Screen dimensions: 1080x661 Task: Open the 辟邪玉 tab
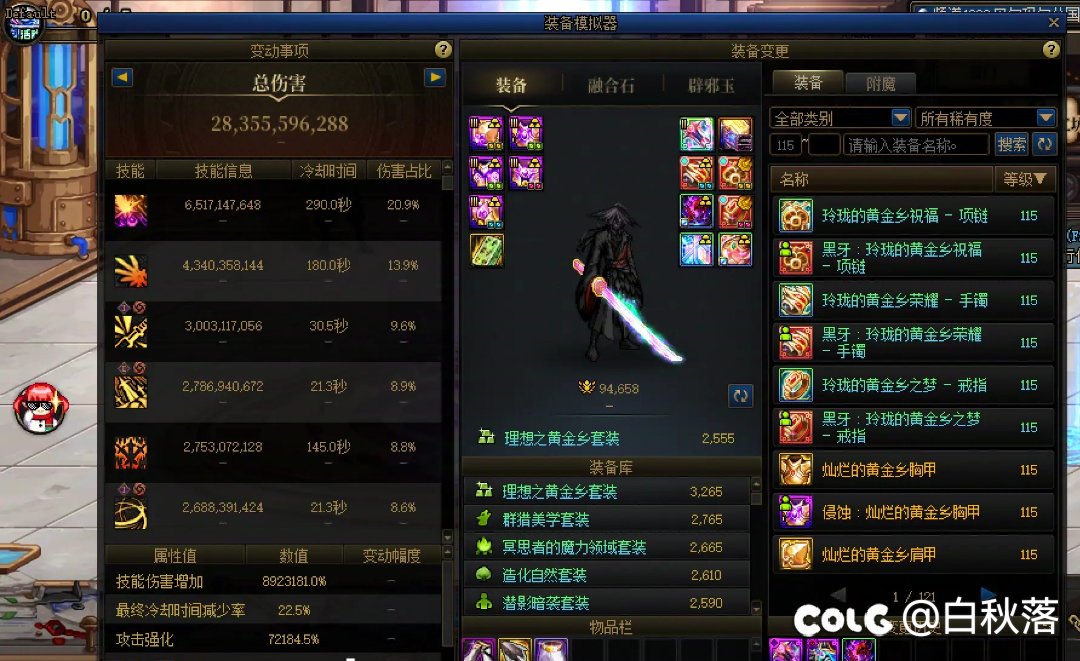711,86
